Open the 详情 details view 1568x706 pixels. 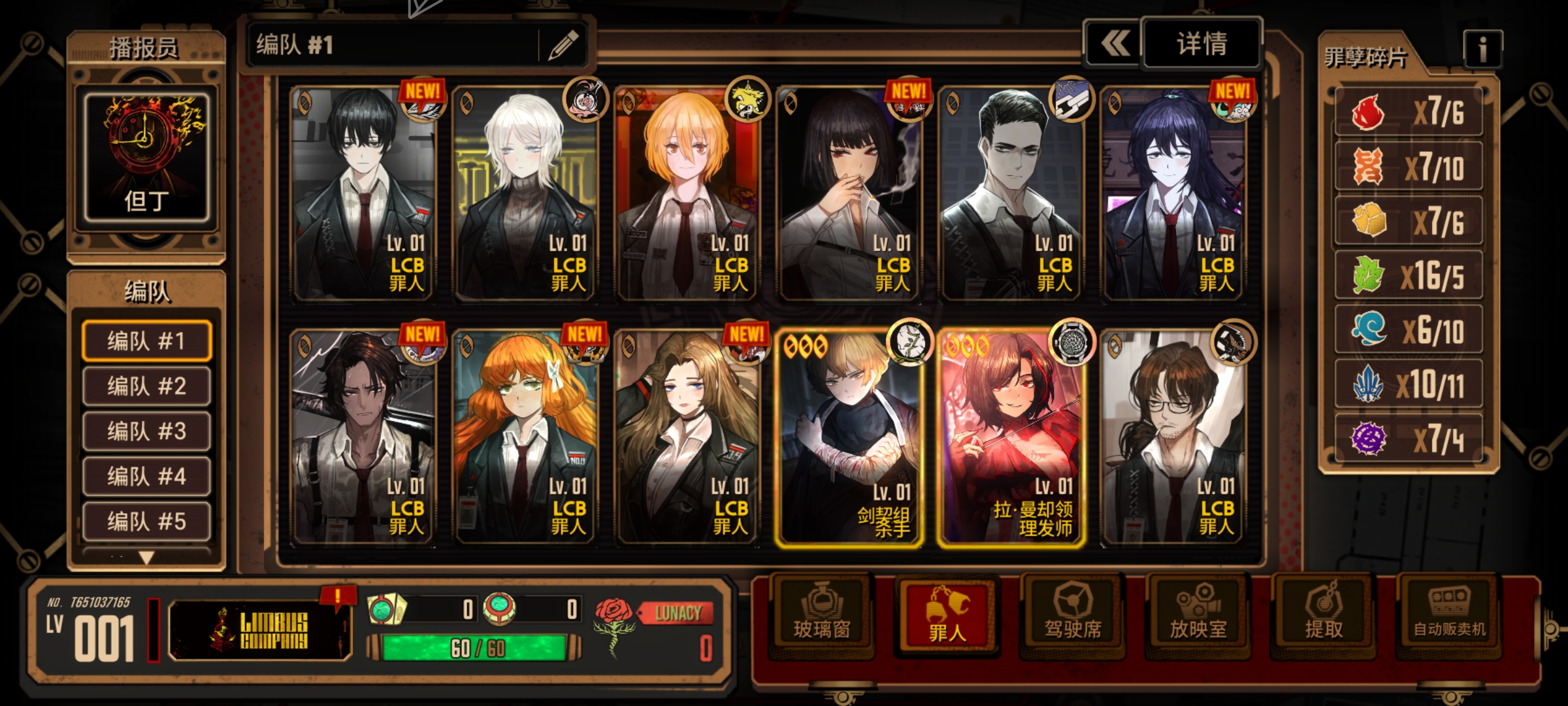click(x=1201, y=44)
